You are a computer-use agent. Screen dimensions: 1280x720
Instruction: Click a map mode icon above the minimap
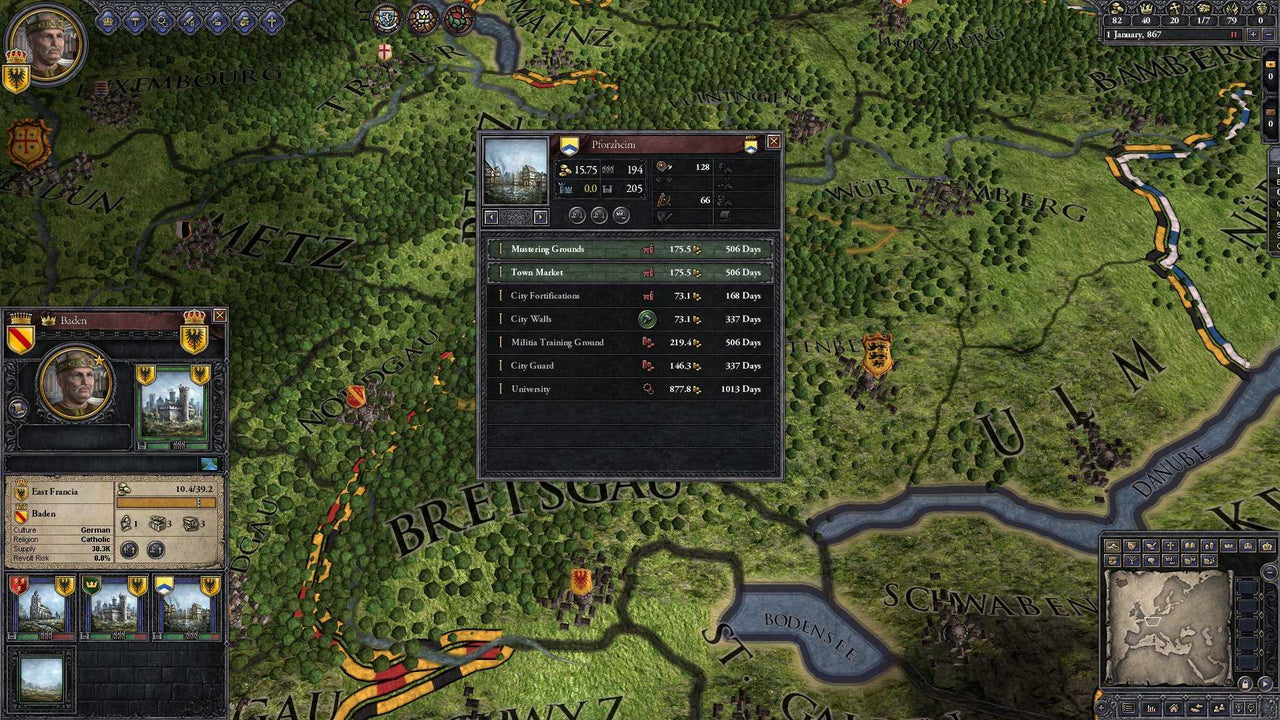(1131, 545)
